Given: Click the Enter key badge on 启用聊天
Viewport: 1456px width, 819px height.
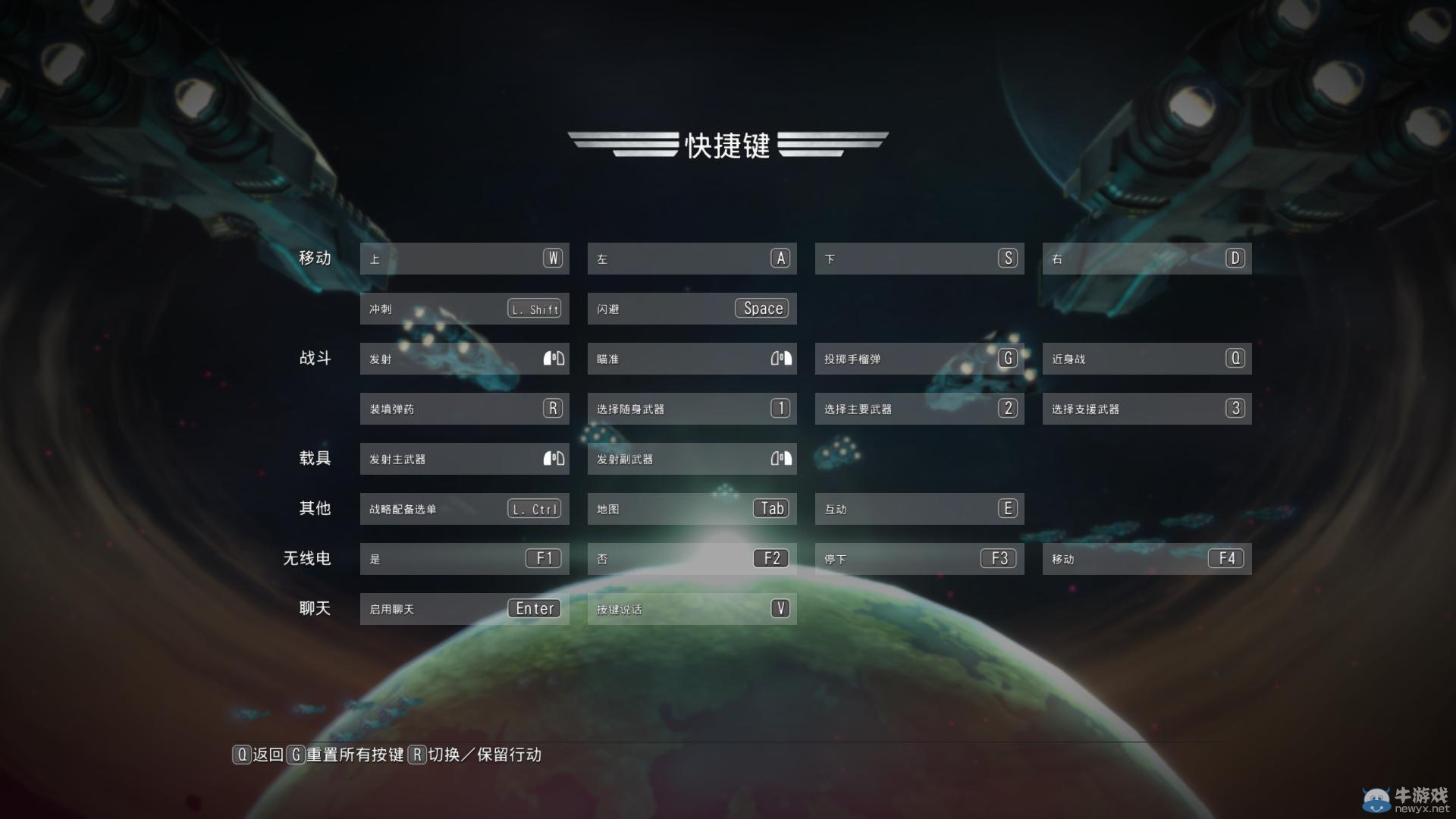Looking at the screenshot, I should tap(535, 608).
